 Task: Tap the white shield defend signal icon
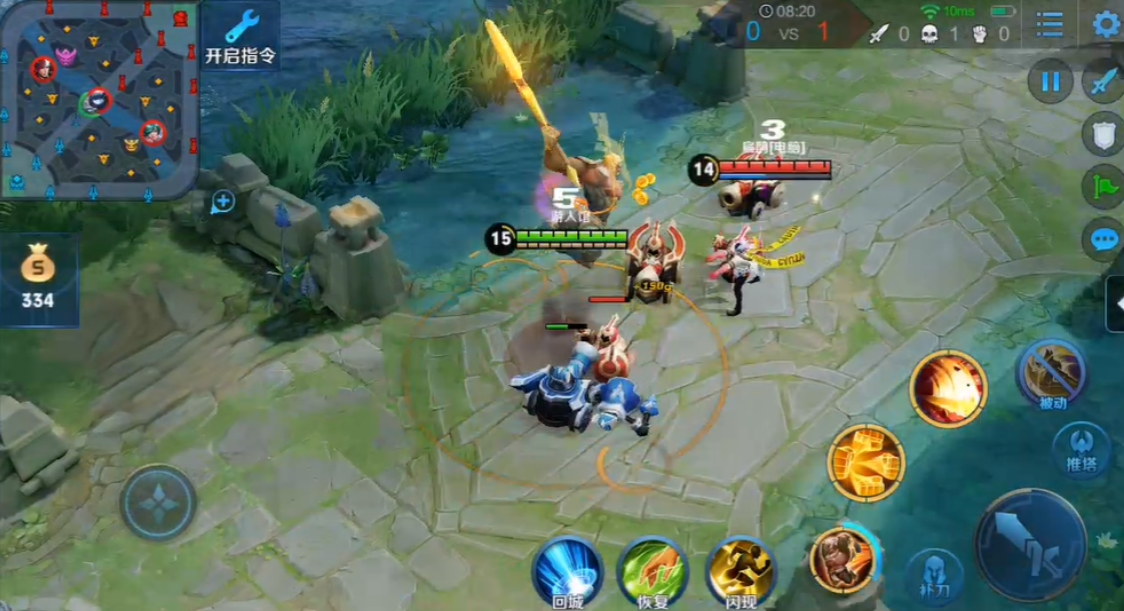(1104, 135)
